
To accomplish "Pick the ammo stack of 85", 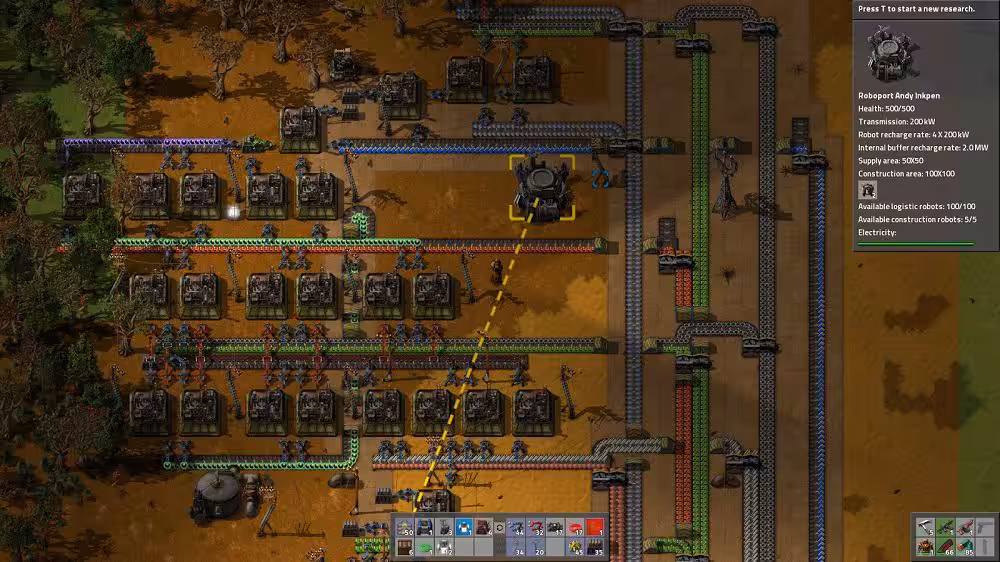I will 965,546.
